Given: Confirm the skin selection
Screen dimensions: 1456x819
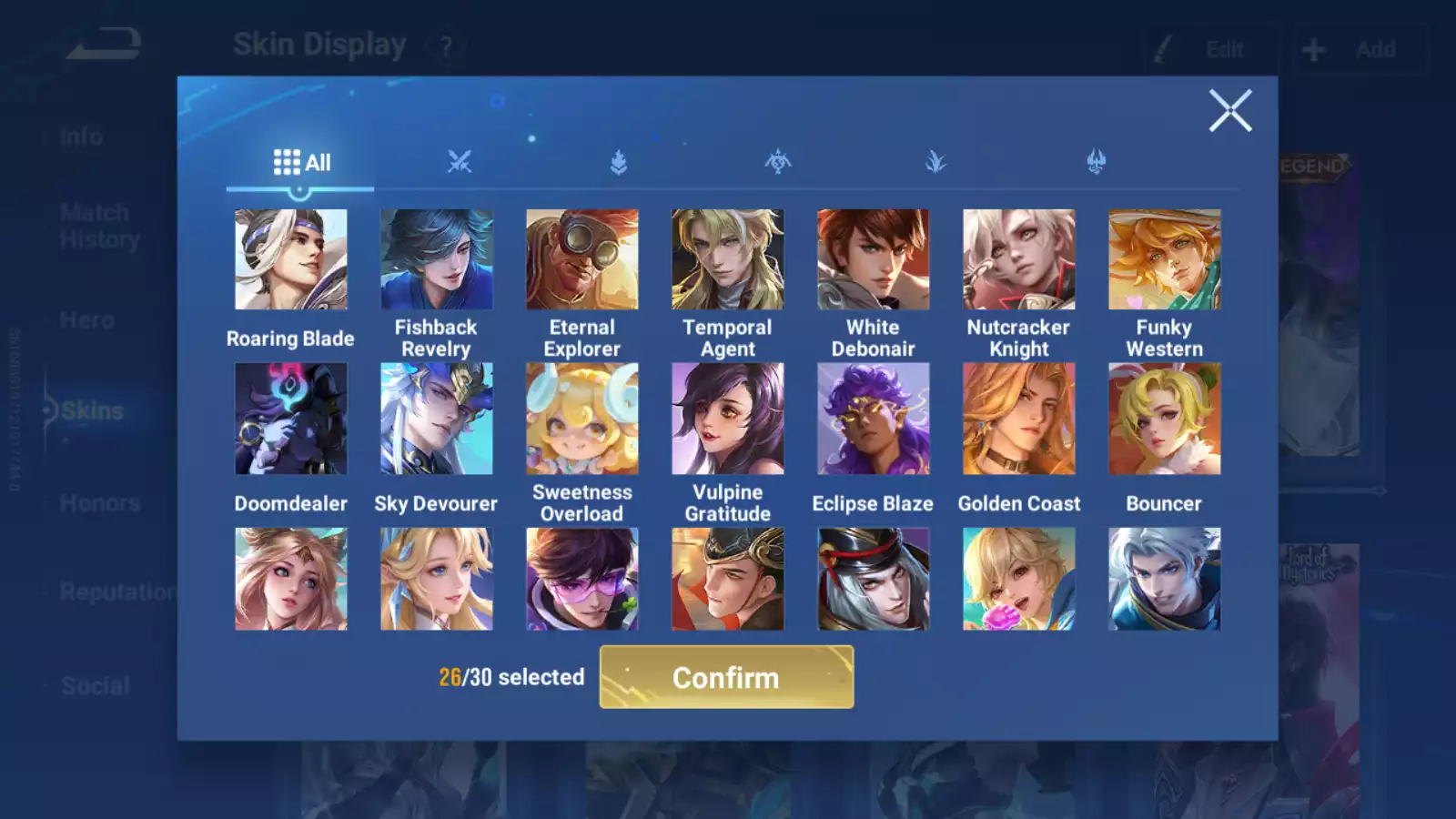Looking at the screenshot, I should pyautogui.click(x=726, y=677).
